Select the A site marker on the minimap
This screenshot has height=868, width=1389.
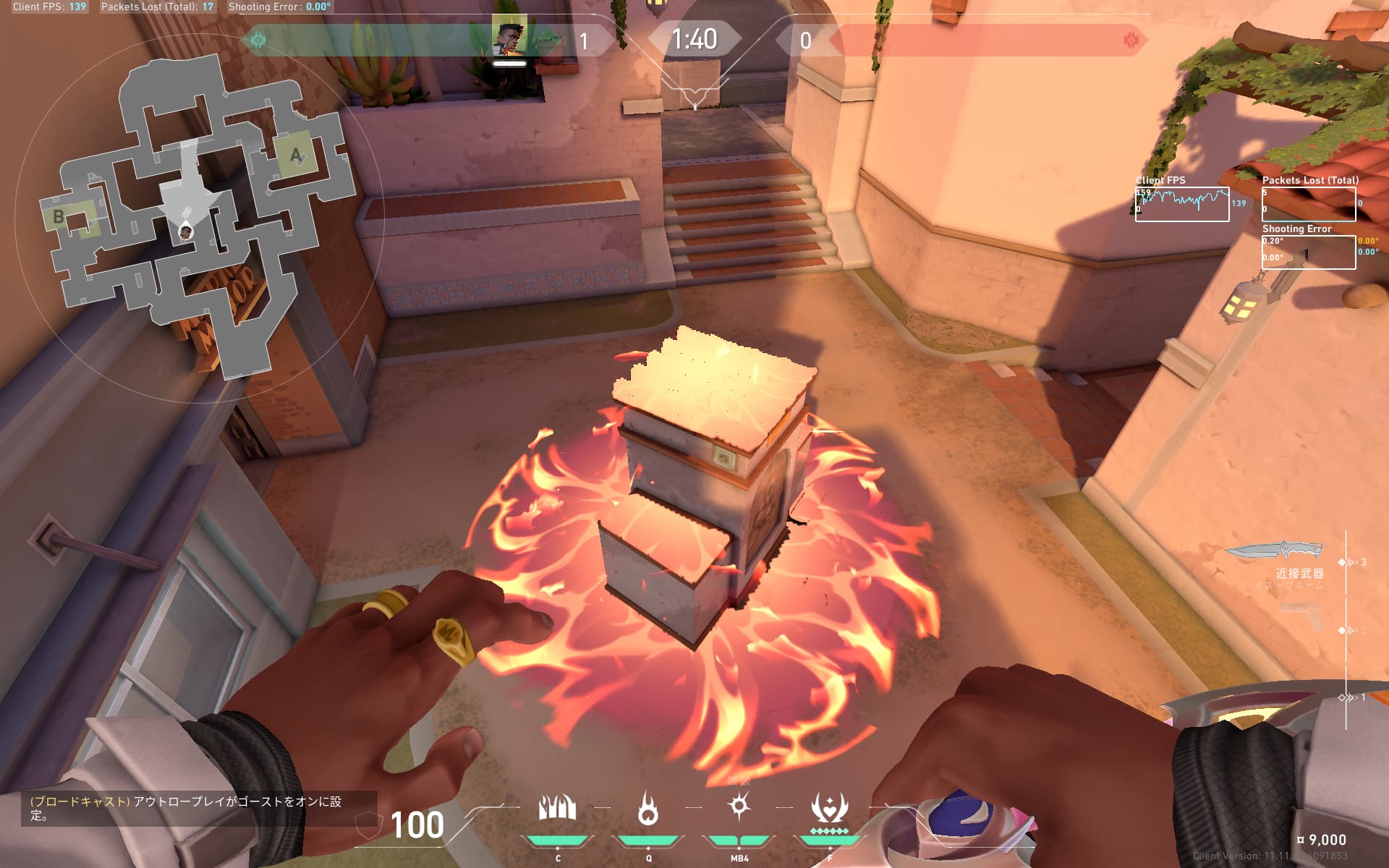point(296,154)
